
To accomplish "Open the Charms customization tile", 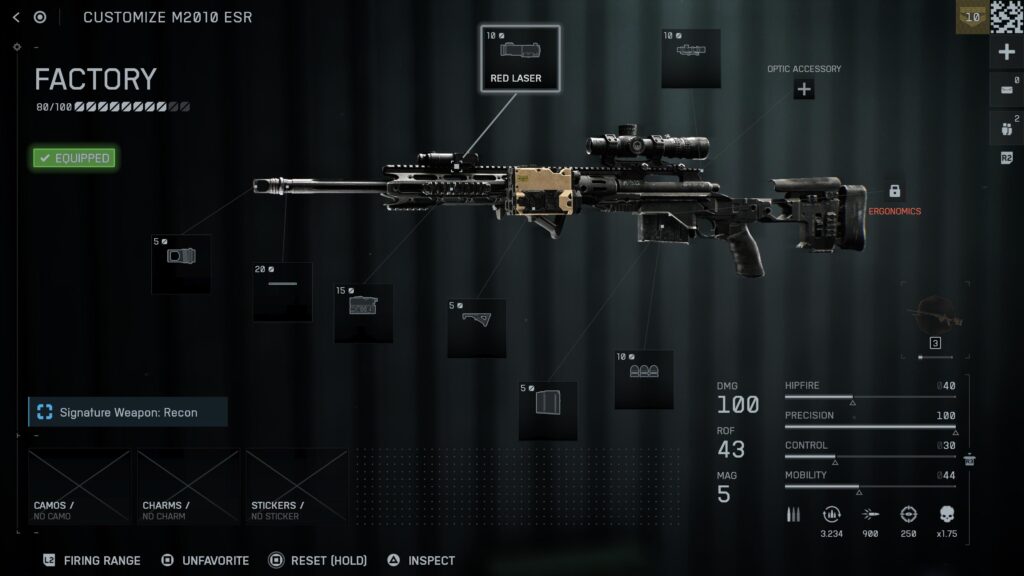I will click(x=188, y=486).
